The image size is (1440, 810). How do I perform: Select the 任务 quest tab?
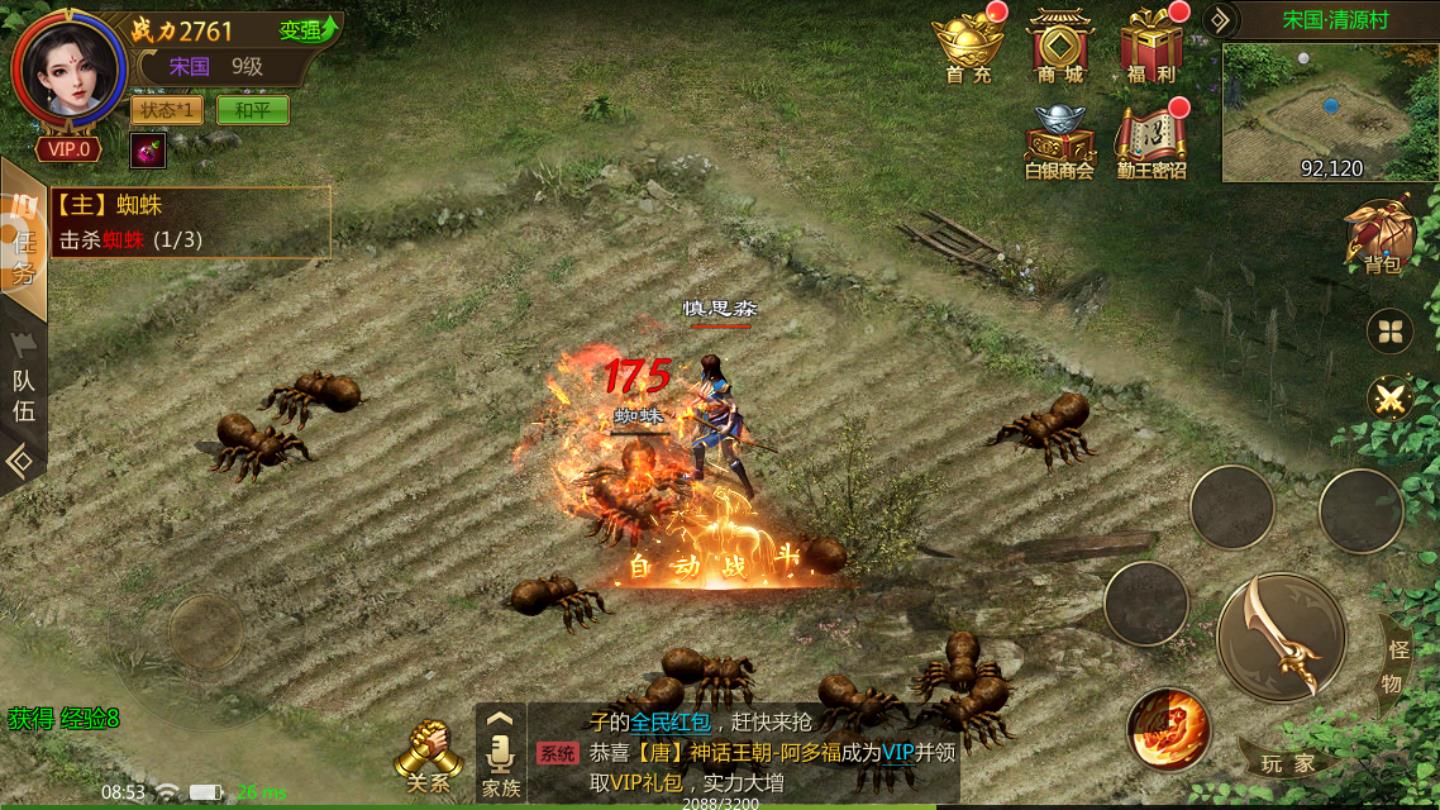(24, 242)
